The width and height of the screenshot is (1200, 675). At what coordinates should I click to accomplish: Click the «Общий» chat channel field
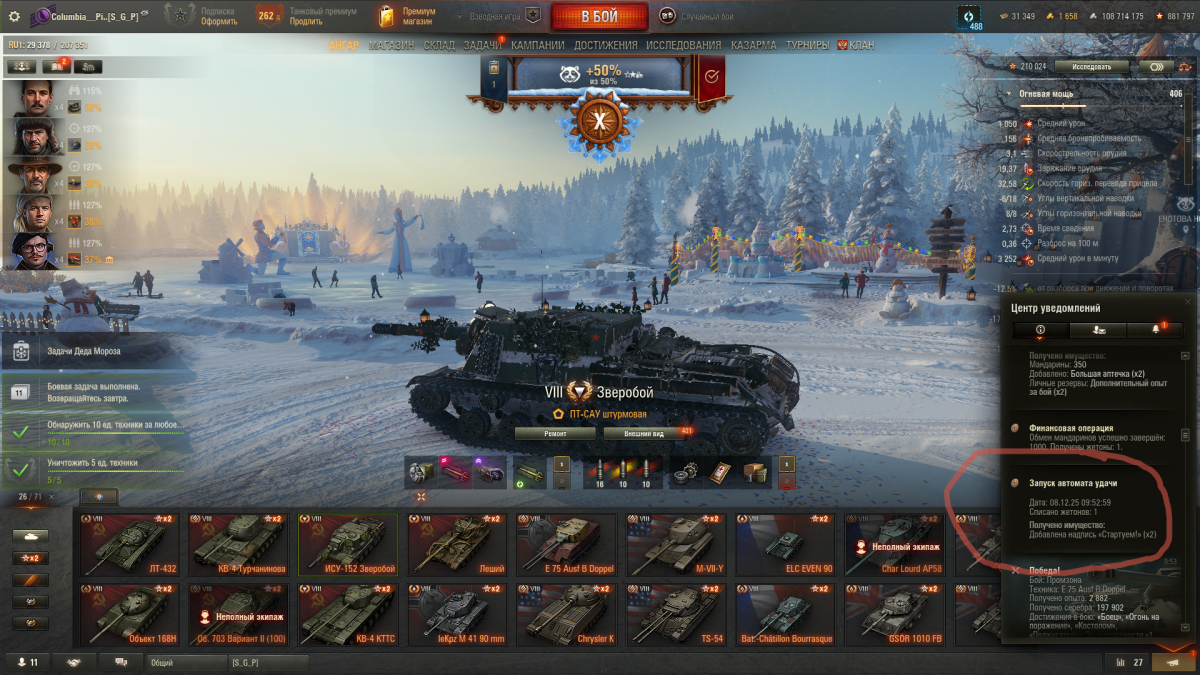(185, 662)
